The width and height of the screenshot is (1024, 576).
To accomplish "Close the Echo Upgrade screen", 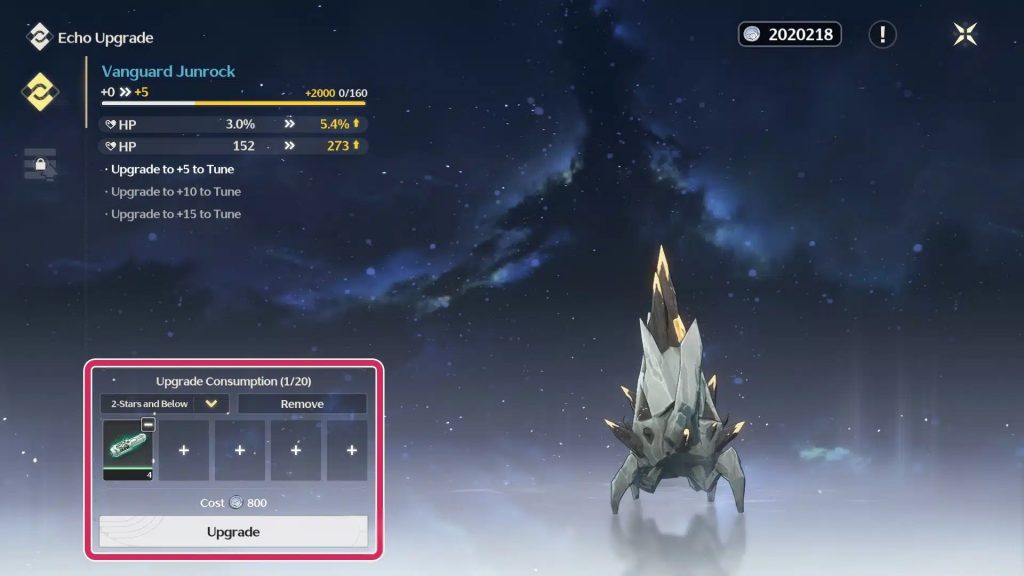I will point(965,35).
